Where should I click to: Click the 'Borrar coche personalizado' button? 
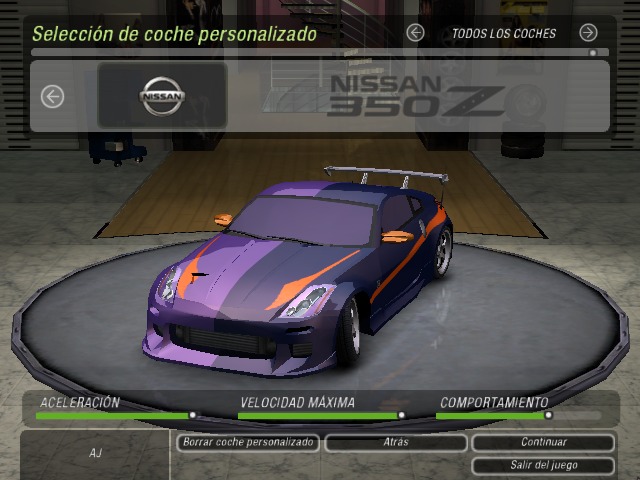248,442
